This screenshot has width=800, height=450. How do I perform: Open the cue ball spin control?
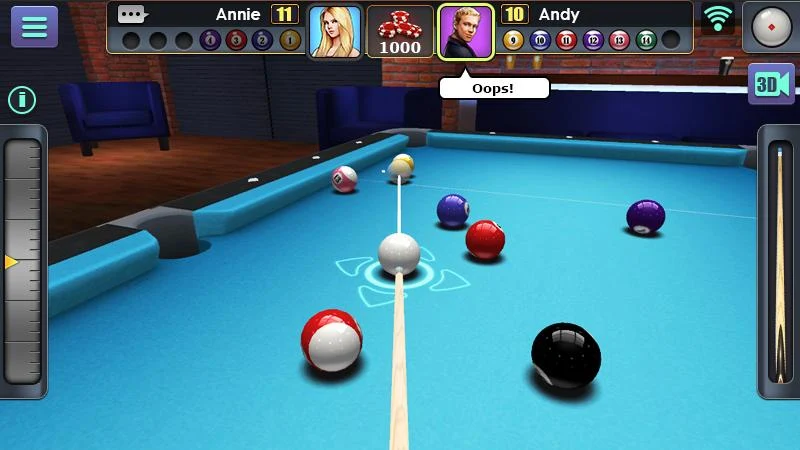(770, 27)
